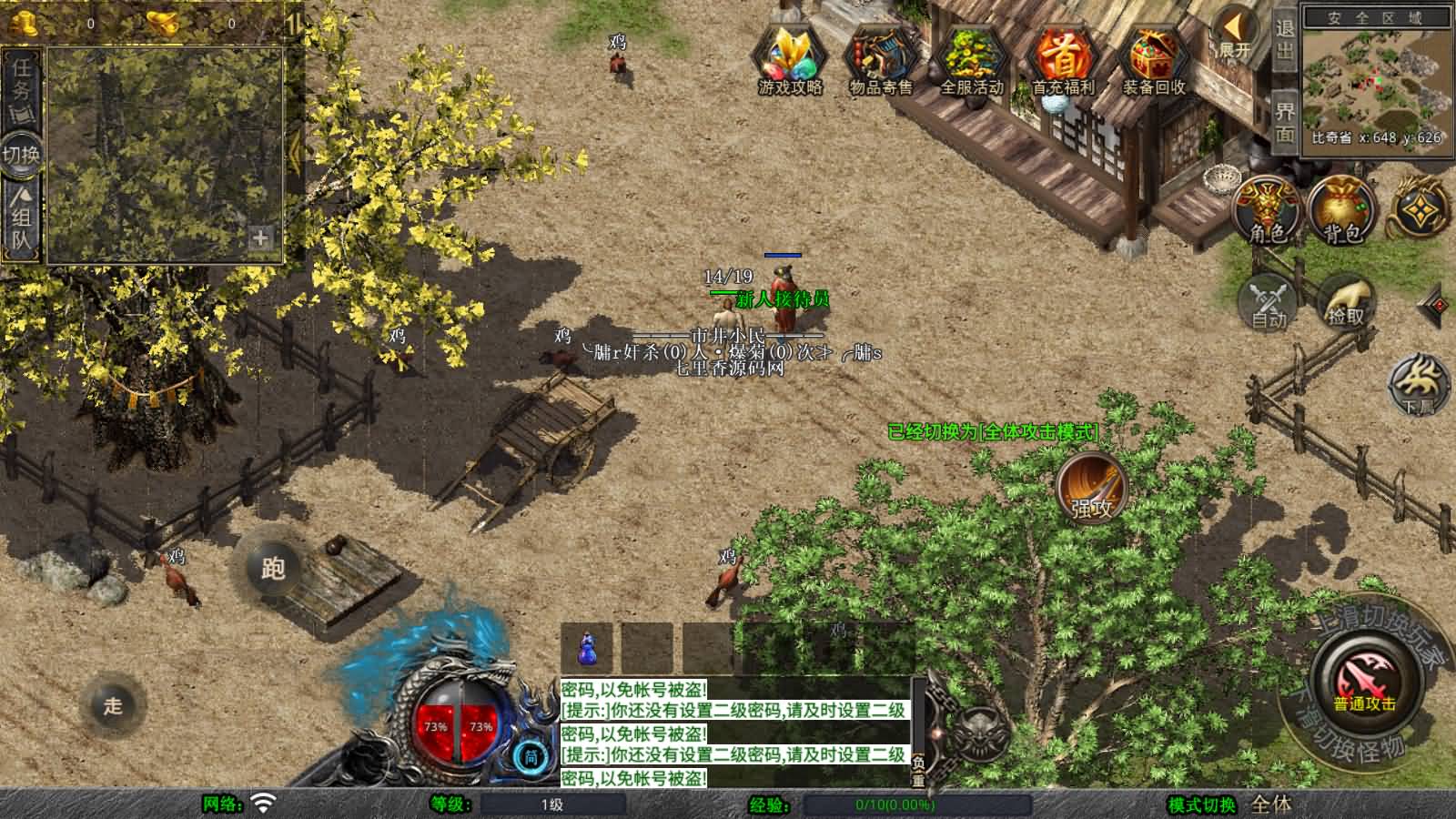
Task: Select the 组队 team tab
Action: coord(21,218)
